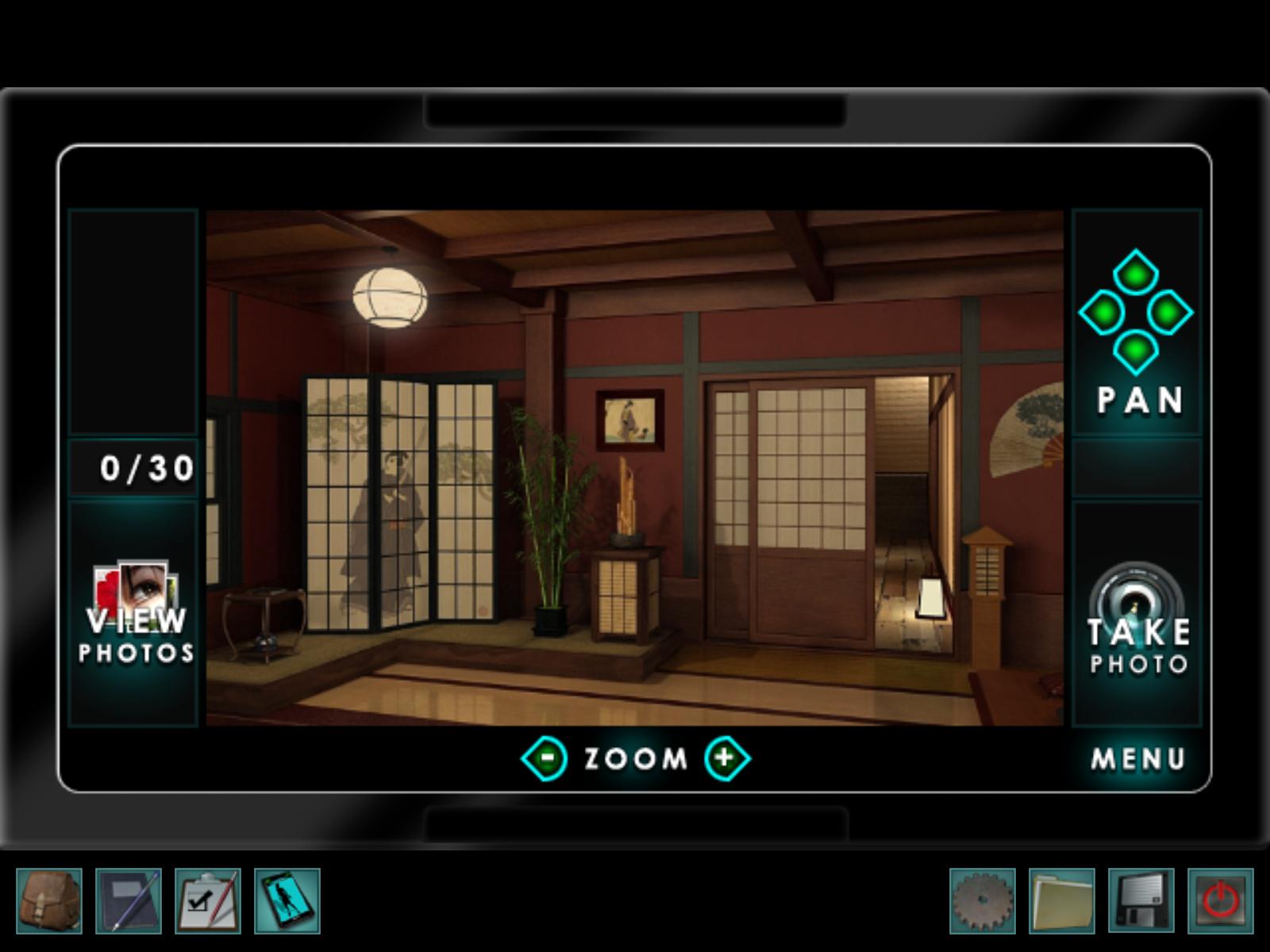Screen dimensions: 1270x952
Task: Load a game from the folder icon
Action: (x=1062, y=901)
